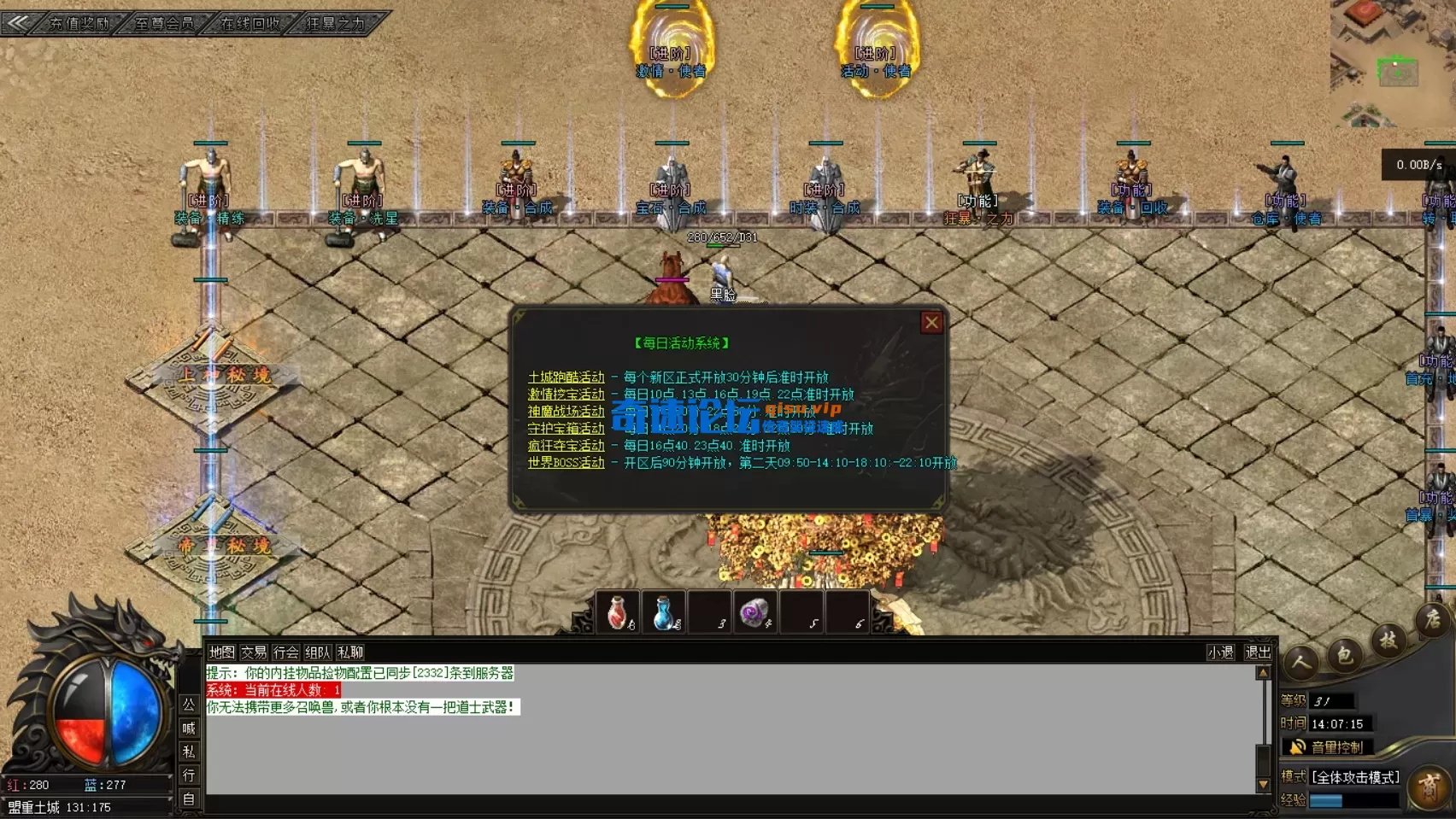
Task: Choose the 疯狂夺宝活动 link
Action: (x=566, y=446)
